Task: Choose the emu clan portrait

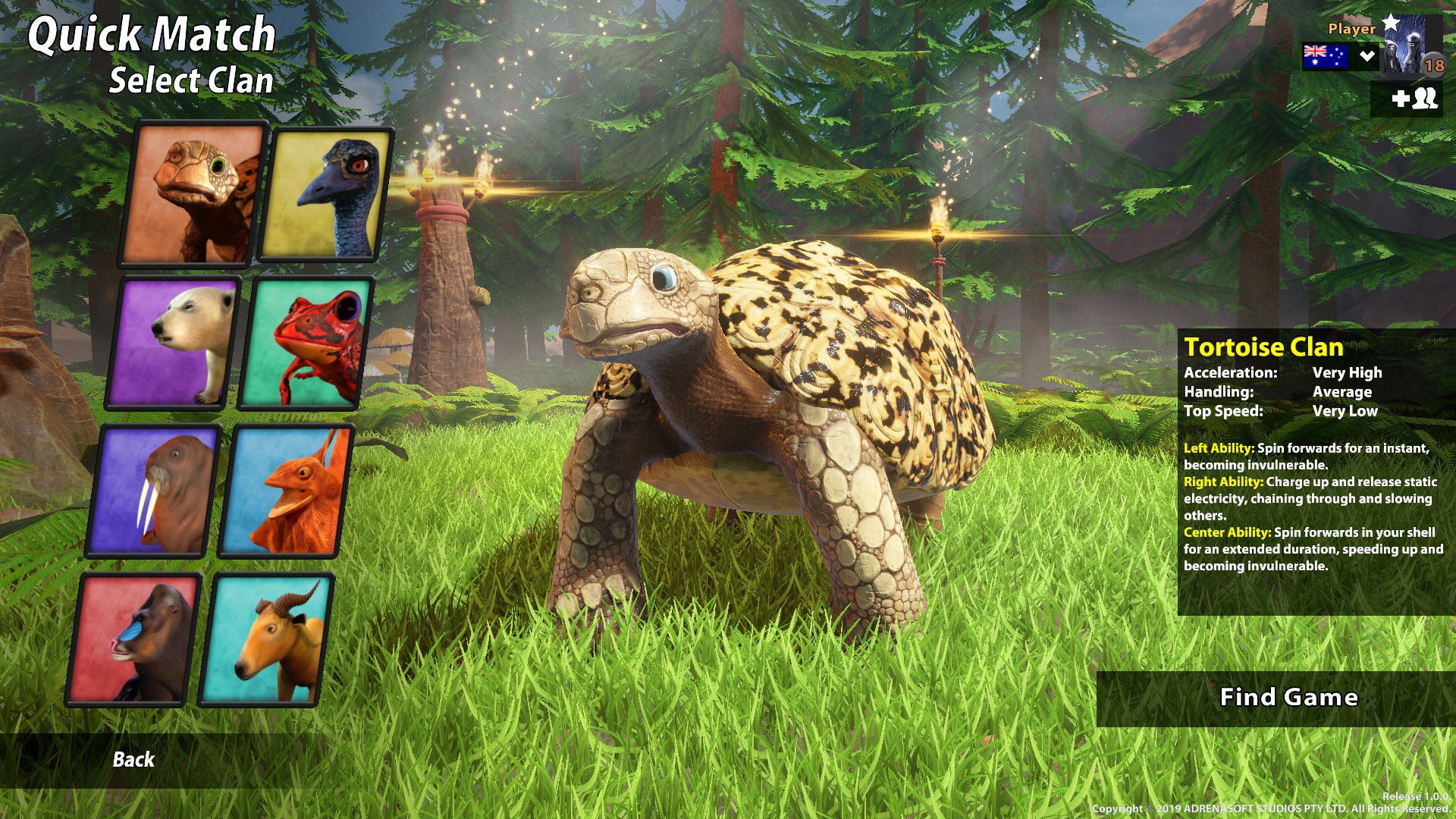Action: pos(326,194)
